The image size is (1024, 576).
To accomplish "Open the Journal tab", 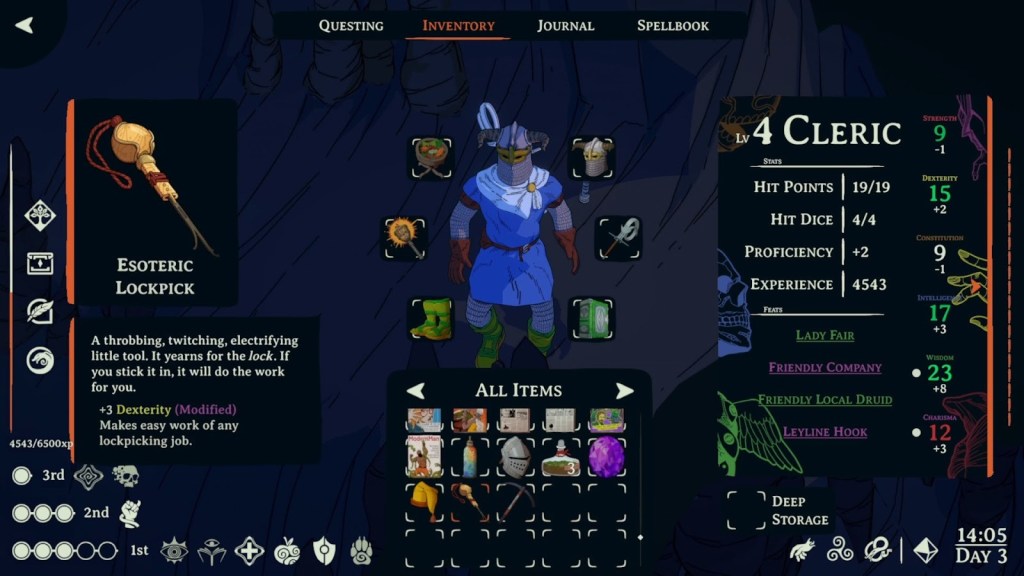I will click(565, 25).
